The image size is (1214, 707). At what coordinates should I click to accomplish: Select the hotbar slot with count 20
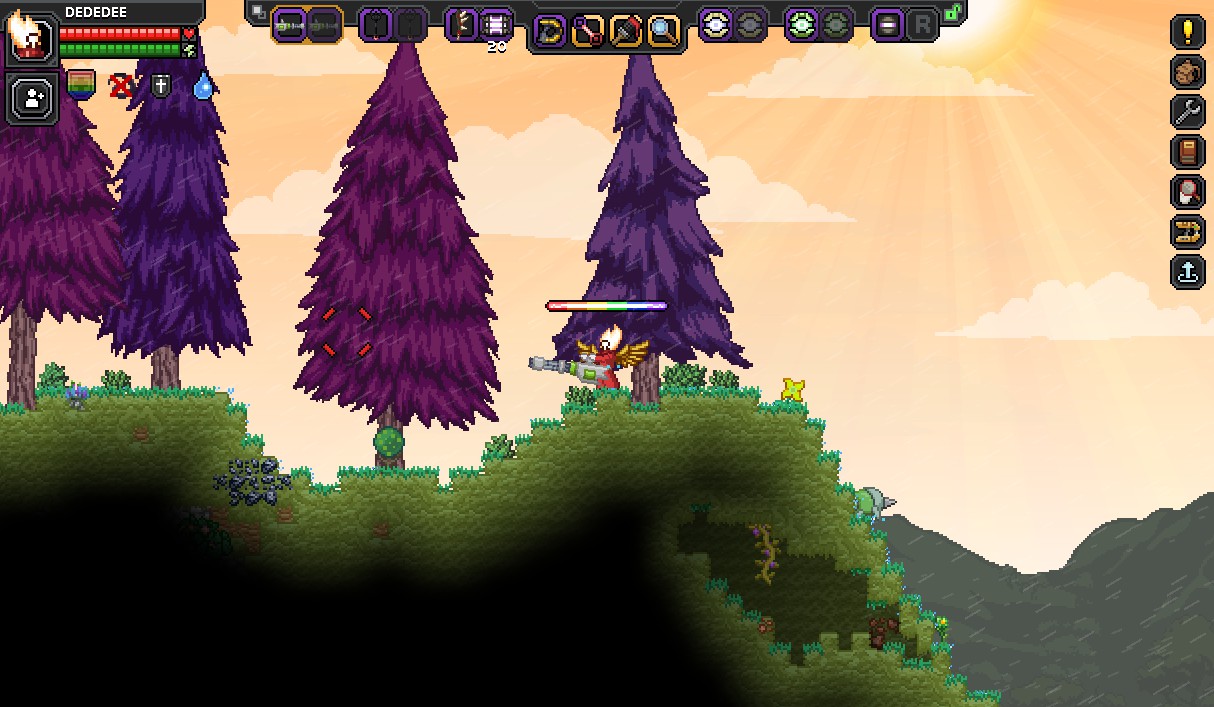[497, 24]
